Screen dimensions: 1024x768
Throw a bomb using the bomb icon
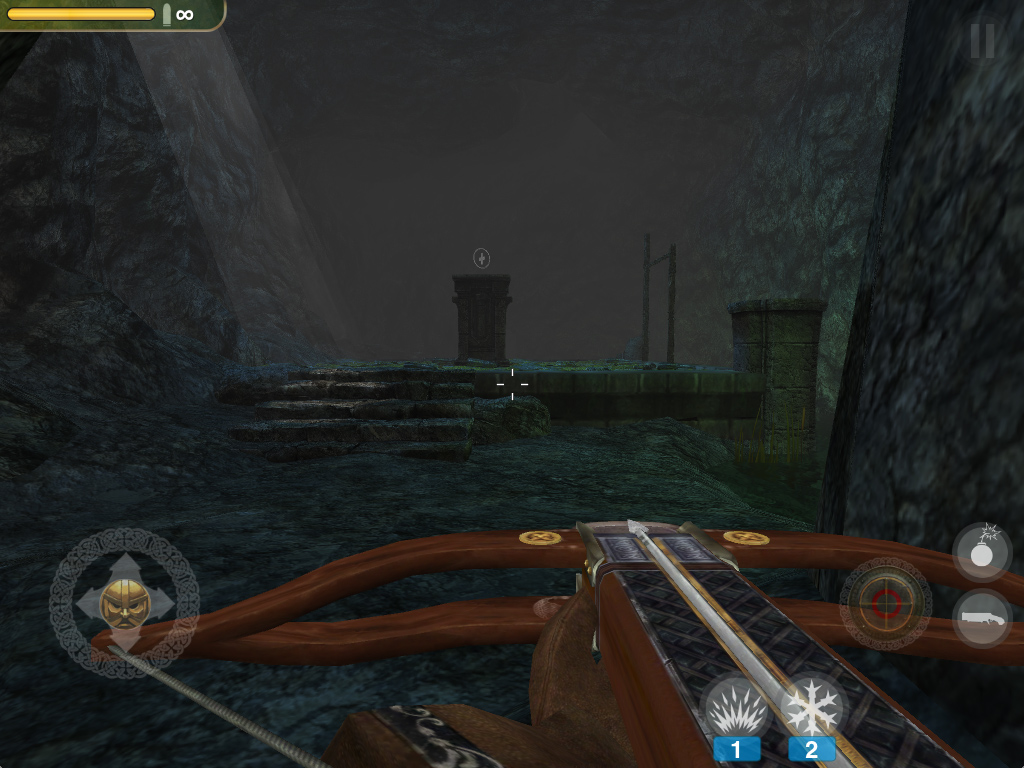[x=981, y=551]
